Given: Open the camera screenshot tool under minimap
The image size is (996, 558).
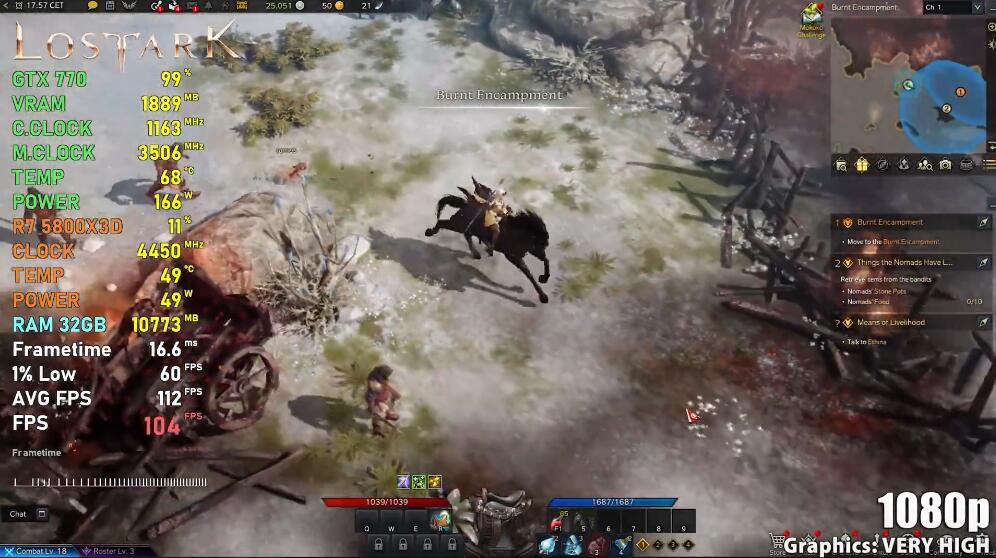Looking at the screenshot, I should point(945,165).
